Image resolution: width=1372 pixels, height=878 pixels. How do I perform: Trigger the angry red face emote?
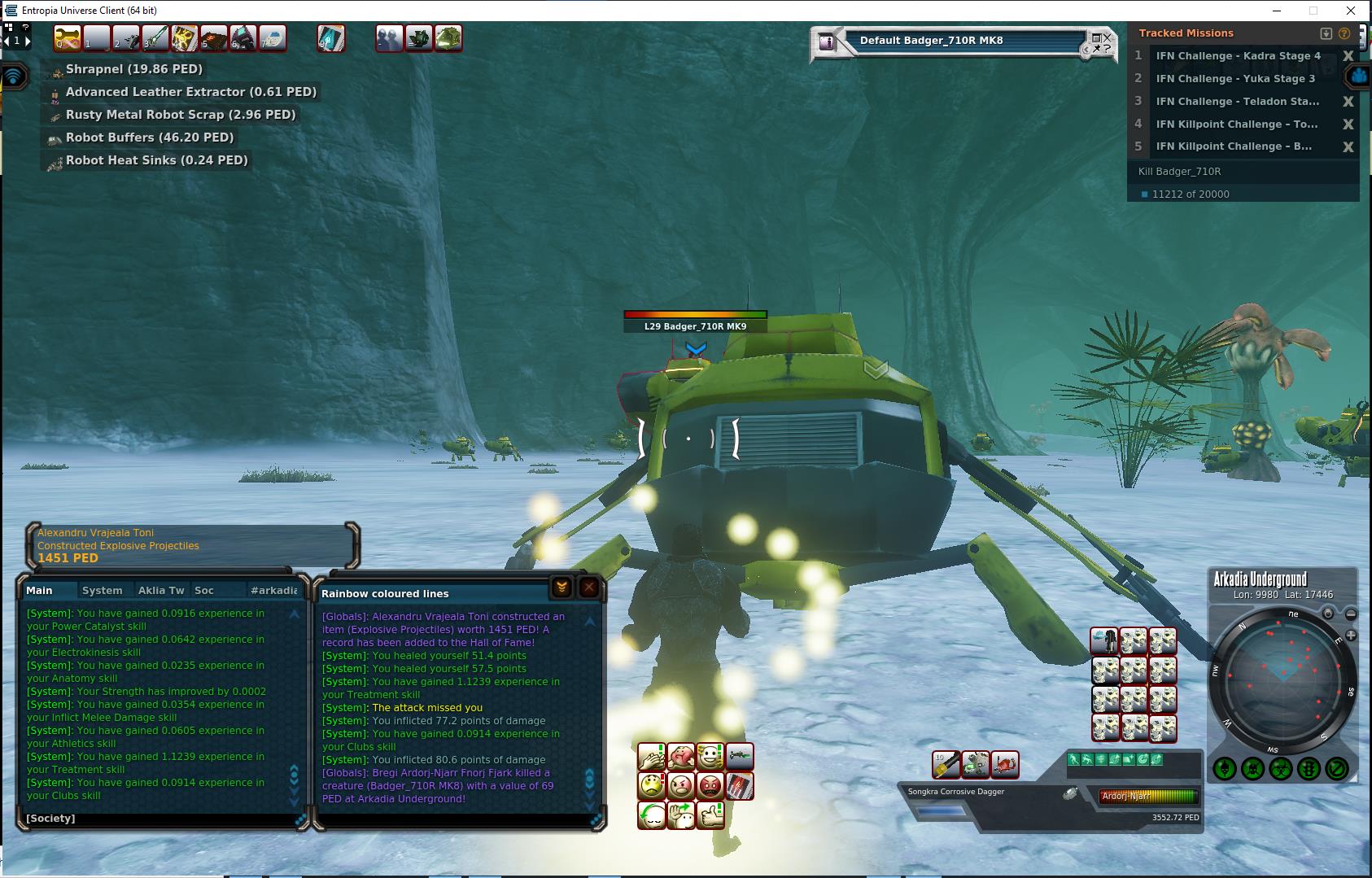710,786
